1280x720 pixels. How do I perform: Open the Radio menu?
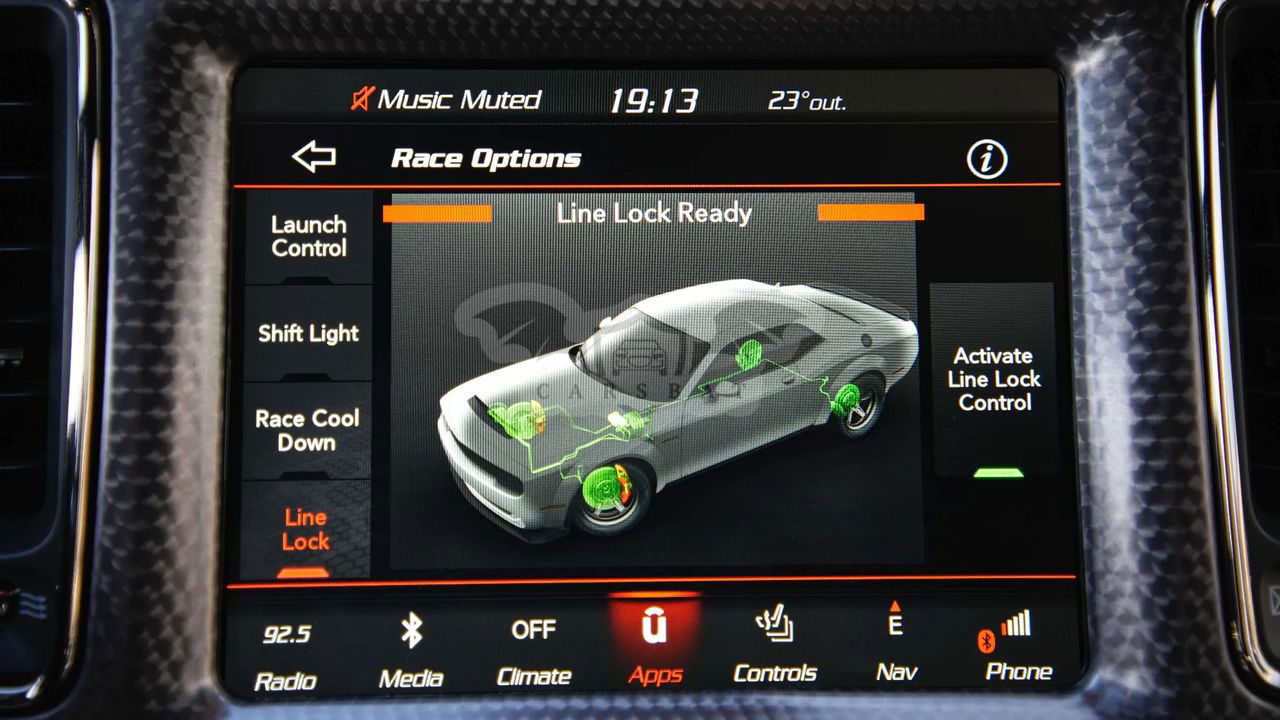[286, 655]
